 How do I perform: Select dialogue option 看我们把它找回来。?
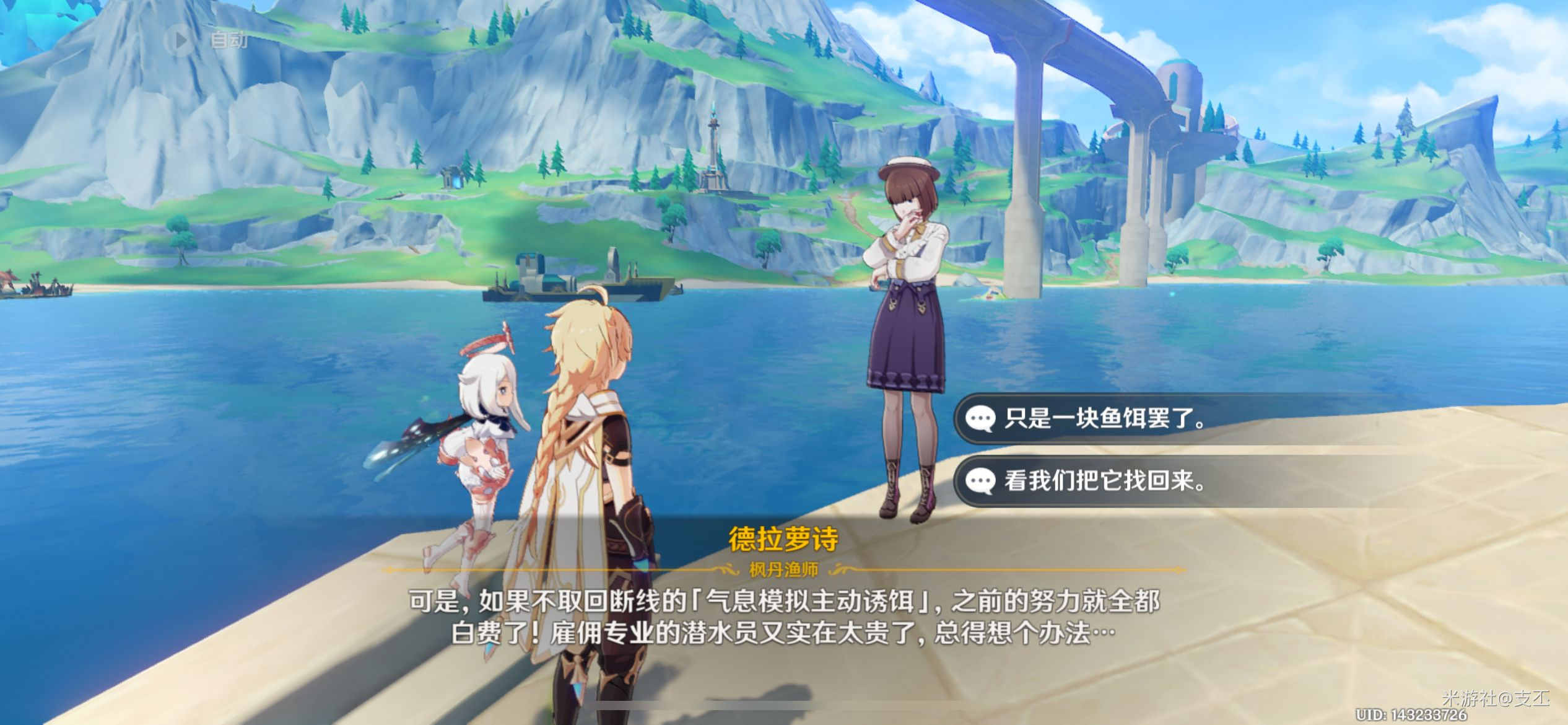pyautogui.click(x=1105, y=481)
